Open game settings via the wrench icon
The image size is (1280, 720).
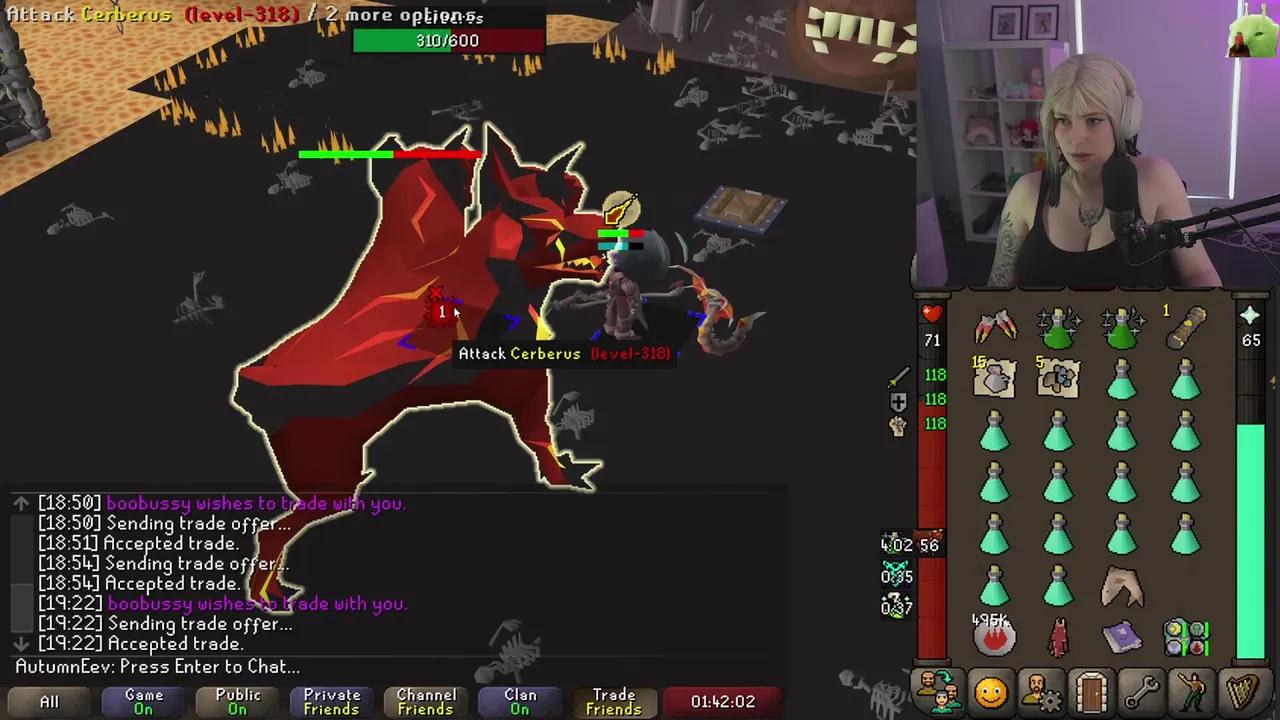click(x=1142, y=690)
